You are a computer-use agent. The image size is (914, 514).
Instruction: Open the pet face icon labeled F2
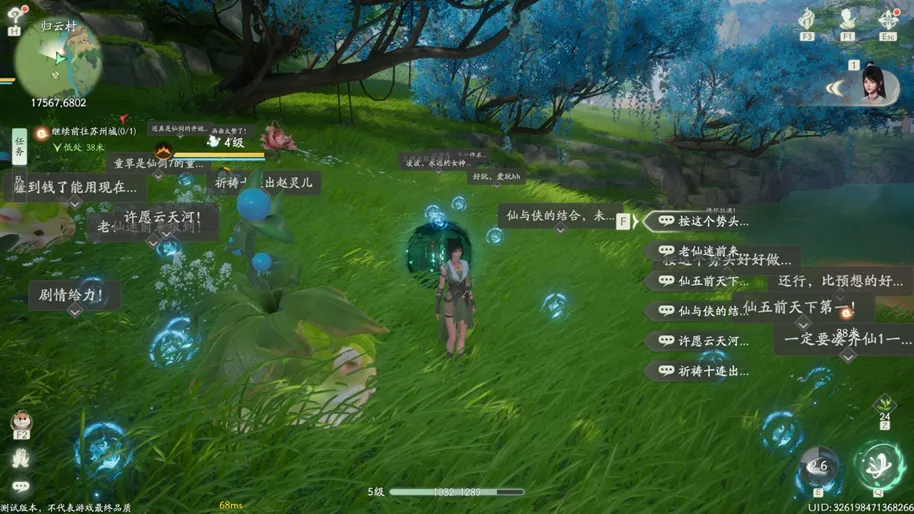(20, 422)
